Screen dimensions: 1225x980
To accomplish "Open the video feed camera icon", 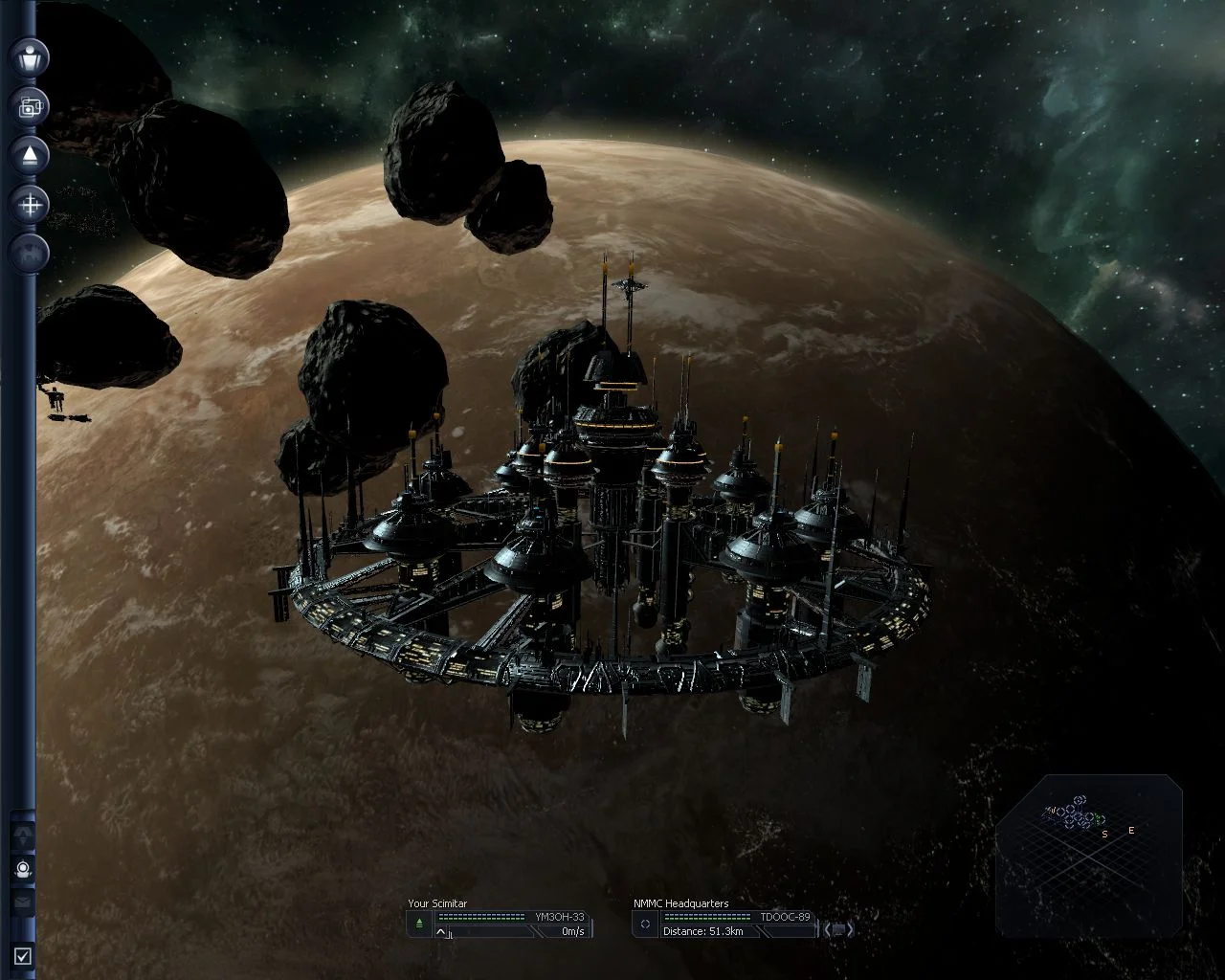I will click(30, 106).
